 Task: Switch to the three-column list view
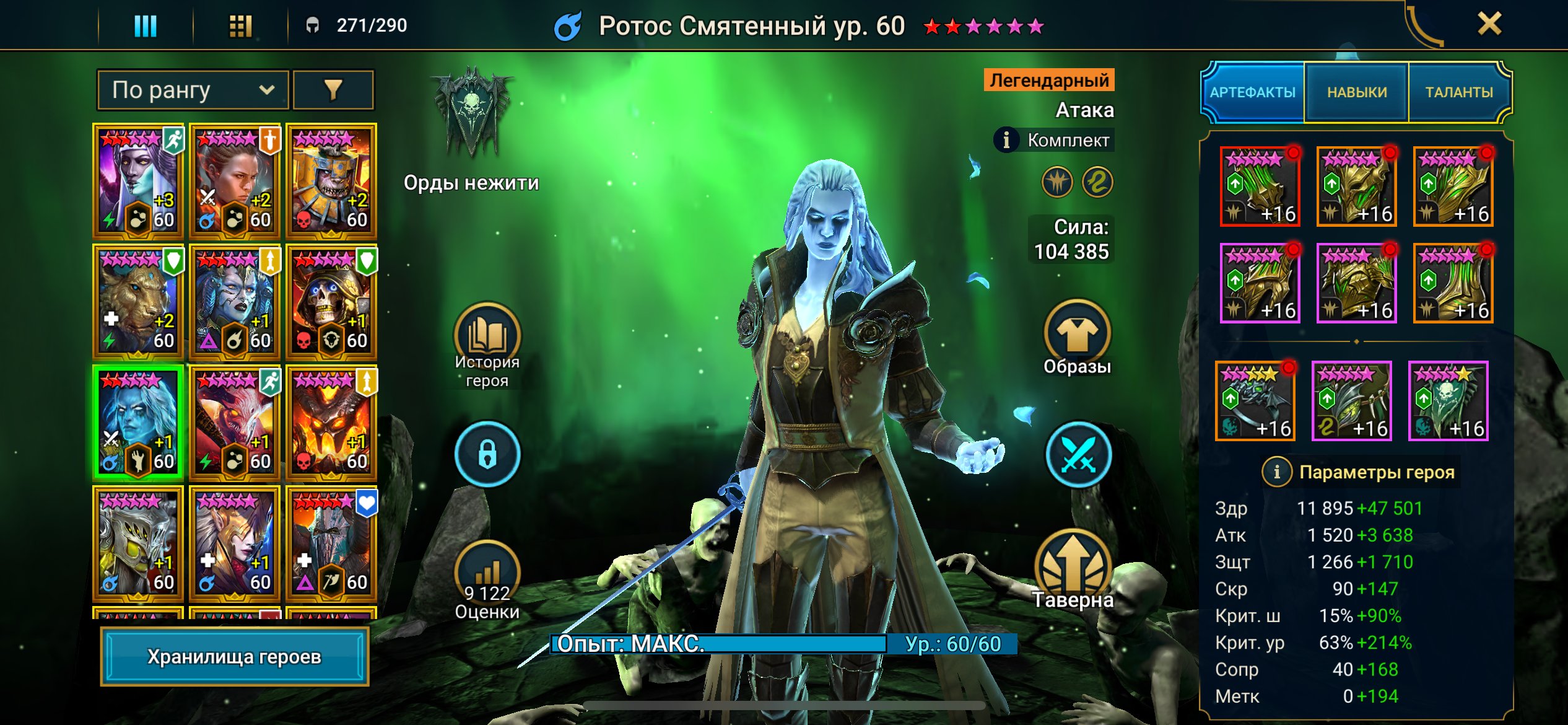[x=146, y=26]
